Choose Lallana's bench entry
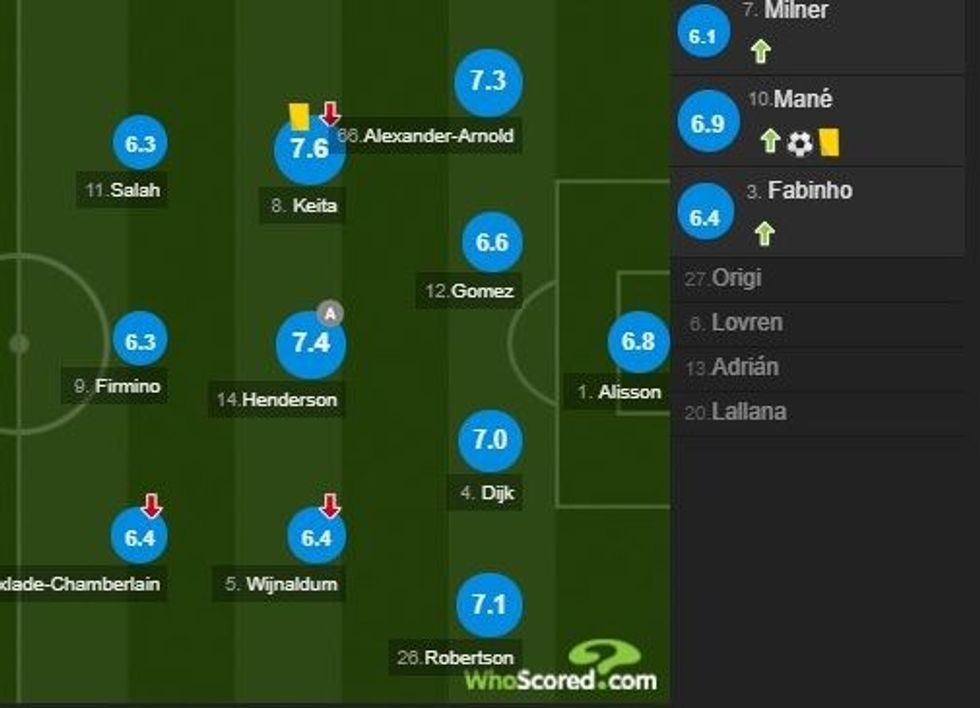The height and width of the screenshot is (708, 980). [748, 411]
